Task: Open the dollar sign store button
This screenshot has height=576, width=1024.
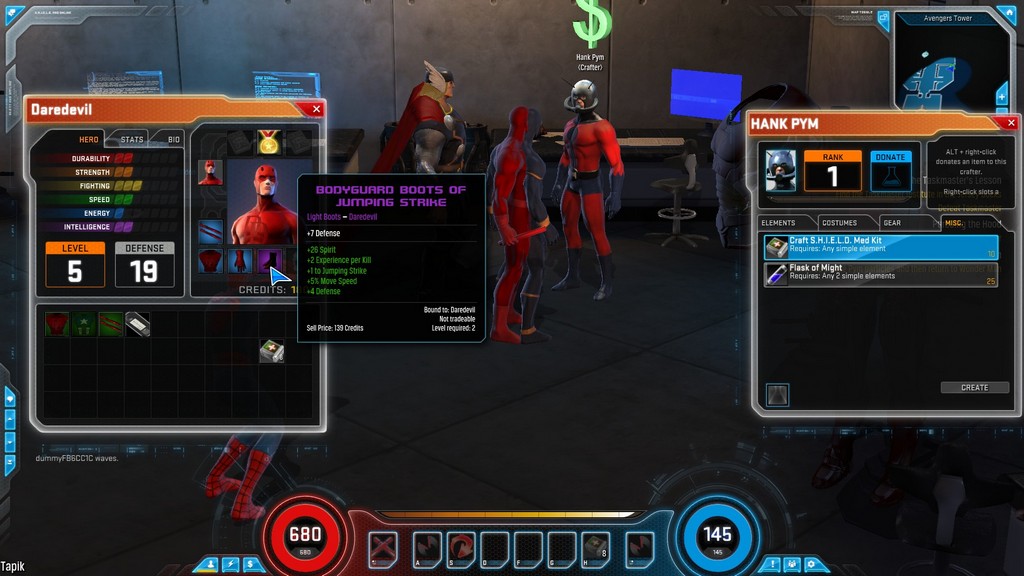Action: pyautogui.click(x=249, y=565)
